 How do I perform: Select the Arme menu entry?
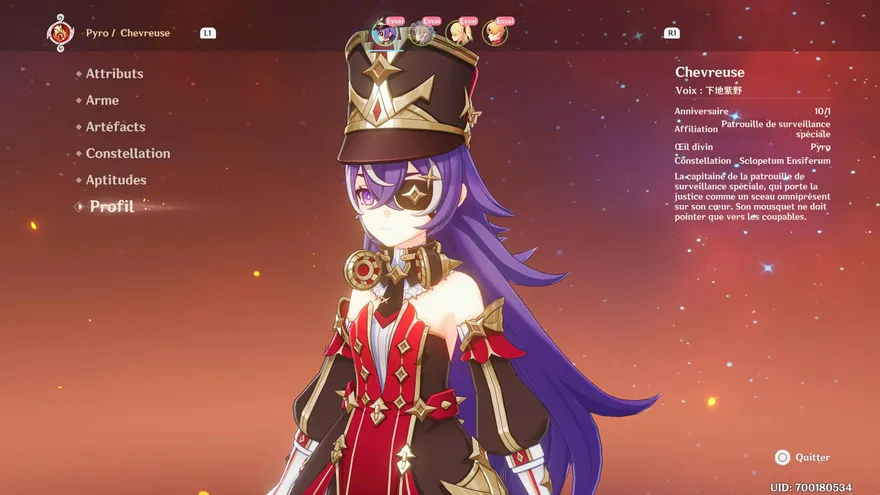[x=102, y=100]
